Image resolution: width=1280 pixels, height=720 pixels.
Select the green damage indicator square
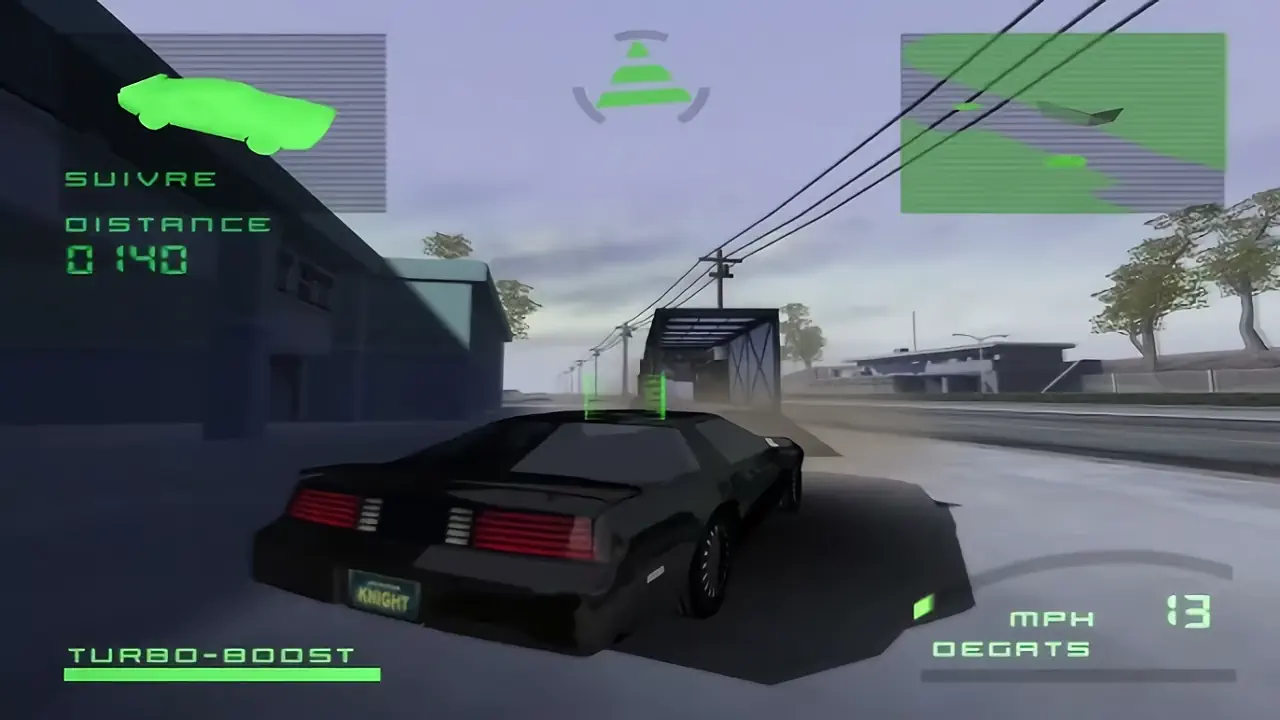[x=921, y=607]
